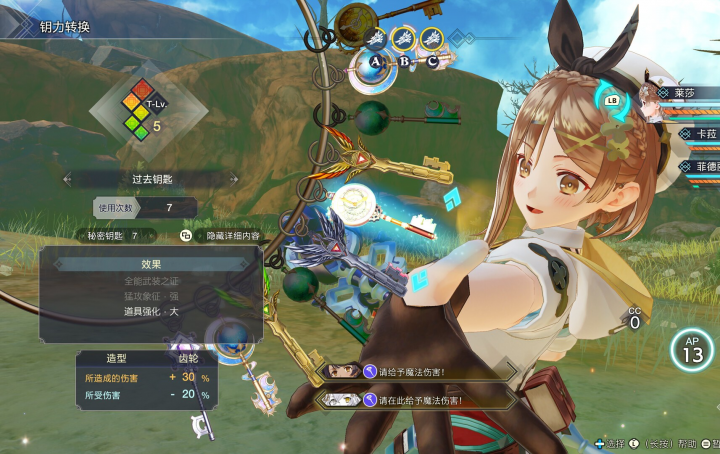Switch to party member 卡菈
Image resolution: width=720 pixels, height=454 pixels.
(x=700, y=133)
